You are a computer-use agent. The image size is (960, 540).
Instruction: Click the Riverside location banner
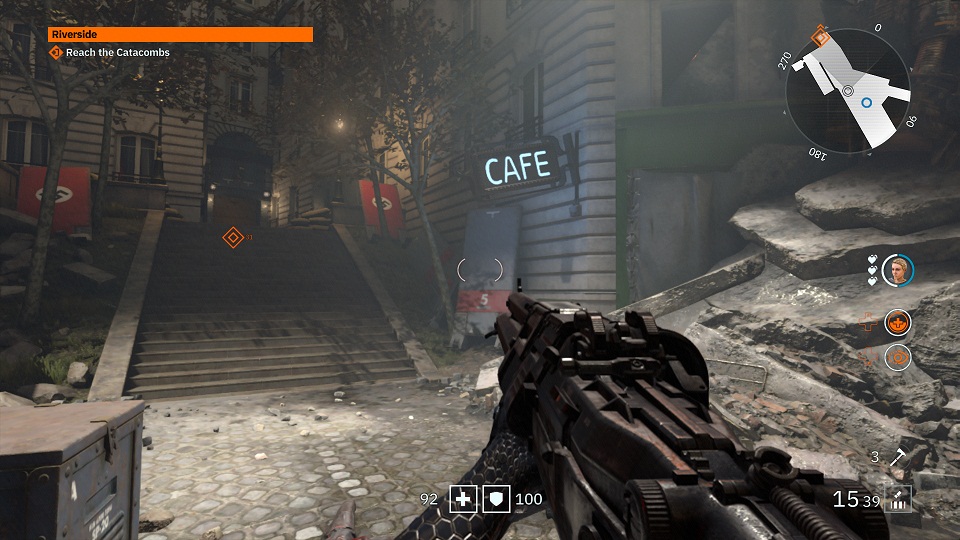tap(181, 34)
